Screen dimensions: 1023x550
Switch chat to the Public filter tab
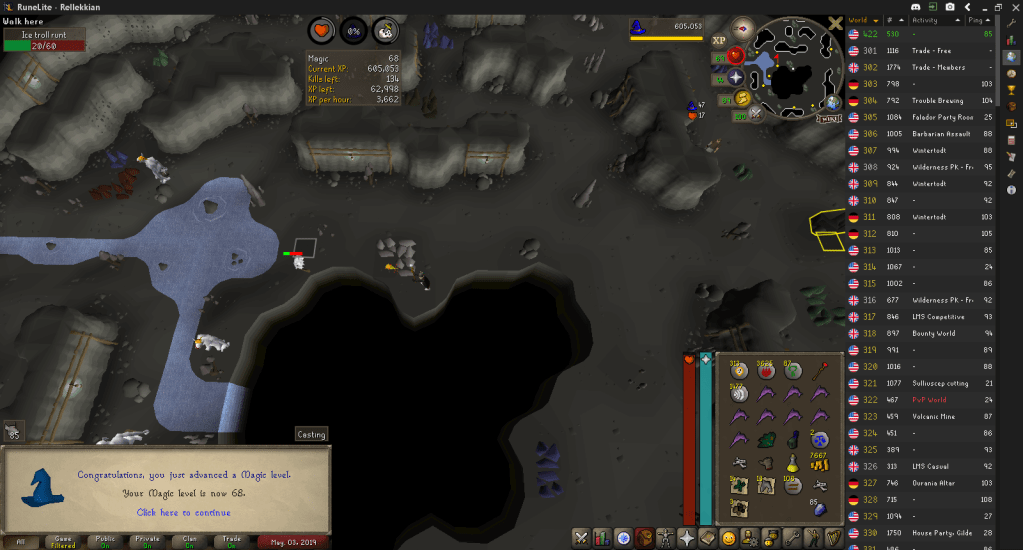105,541
